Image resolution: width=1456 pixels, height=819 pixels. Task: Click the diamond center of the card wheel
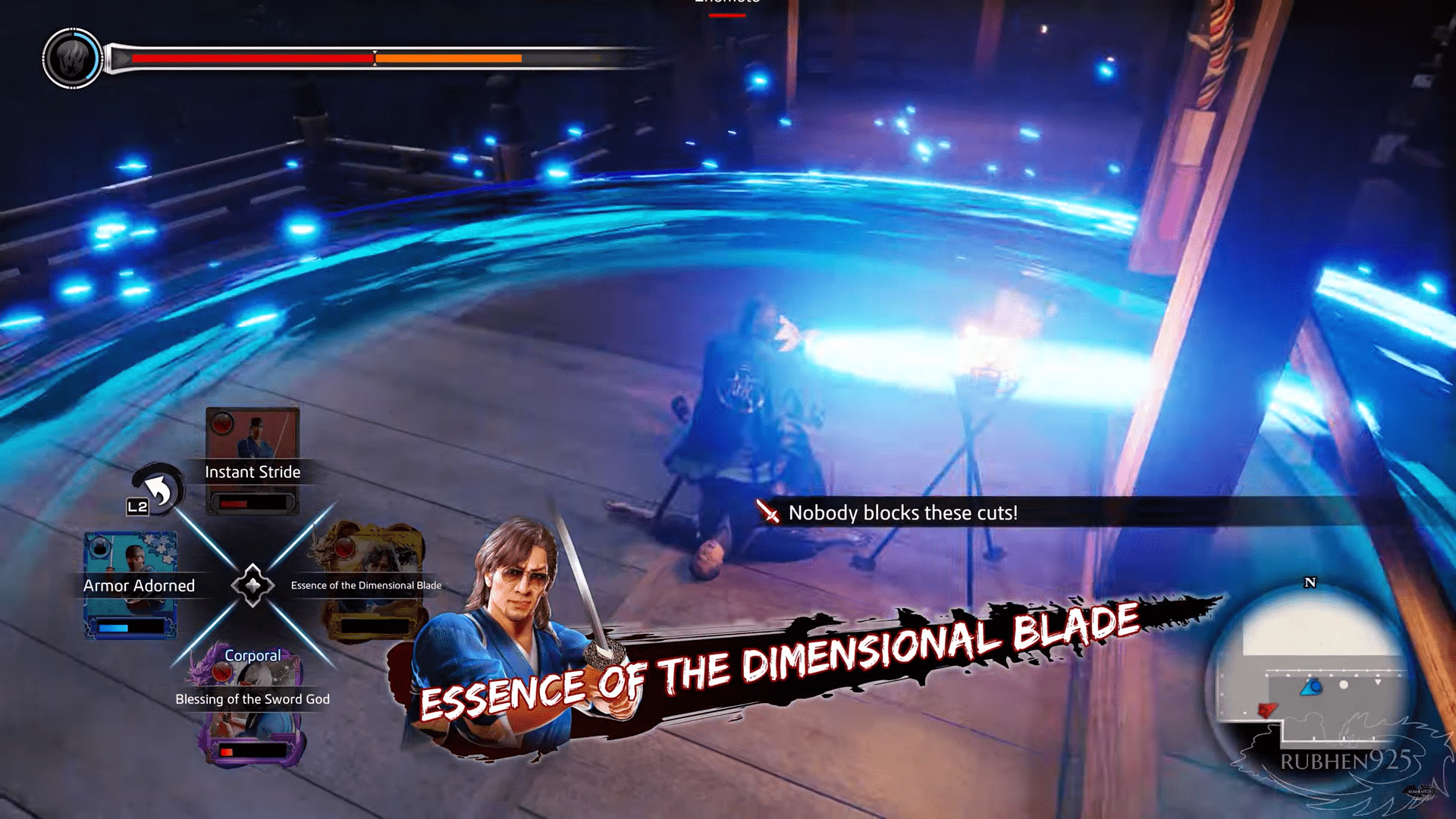(x=253, y=585)
